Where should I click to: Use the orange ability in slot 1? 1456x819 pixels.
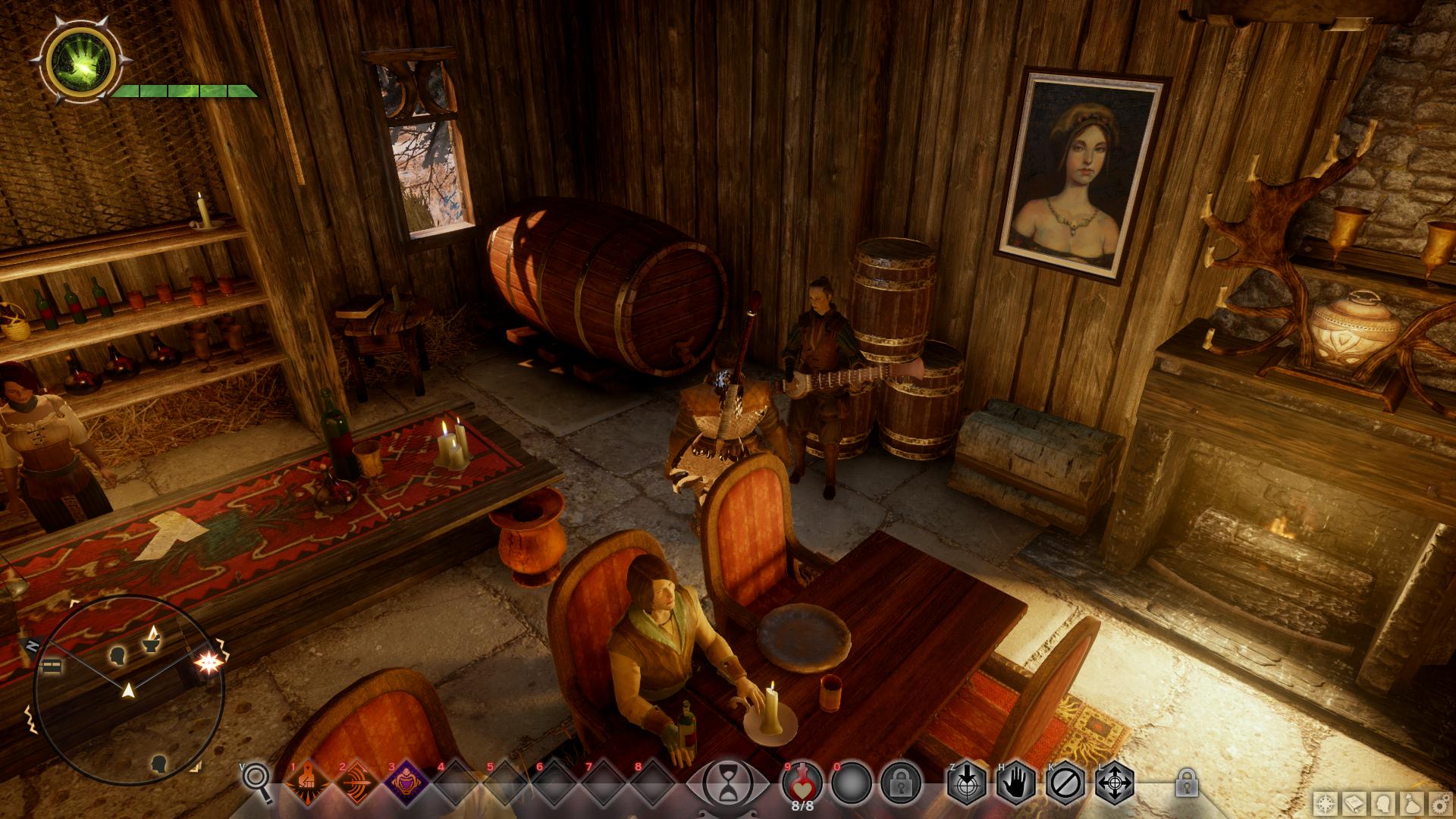pyautogui.click(x=306, y=783)
